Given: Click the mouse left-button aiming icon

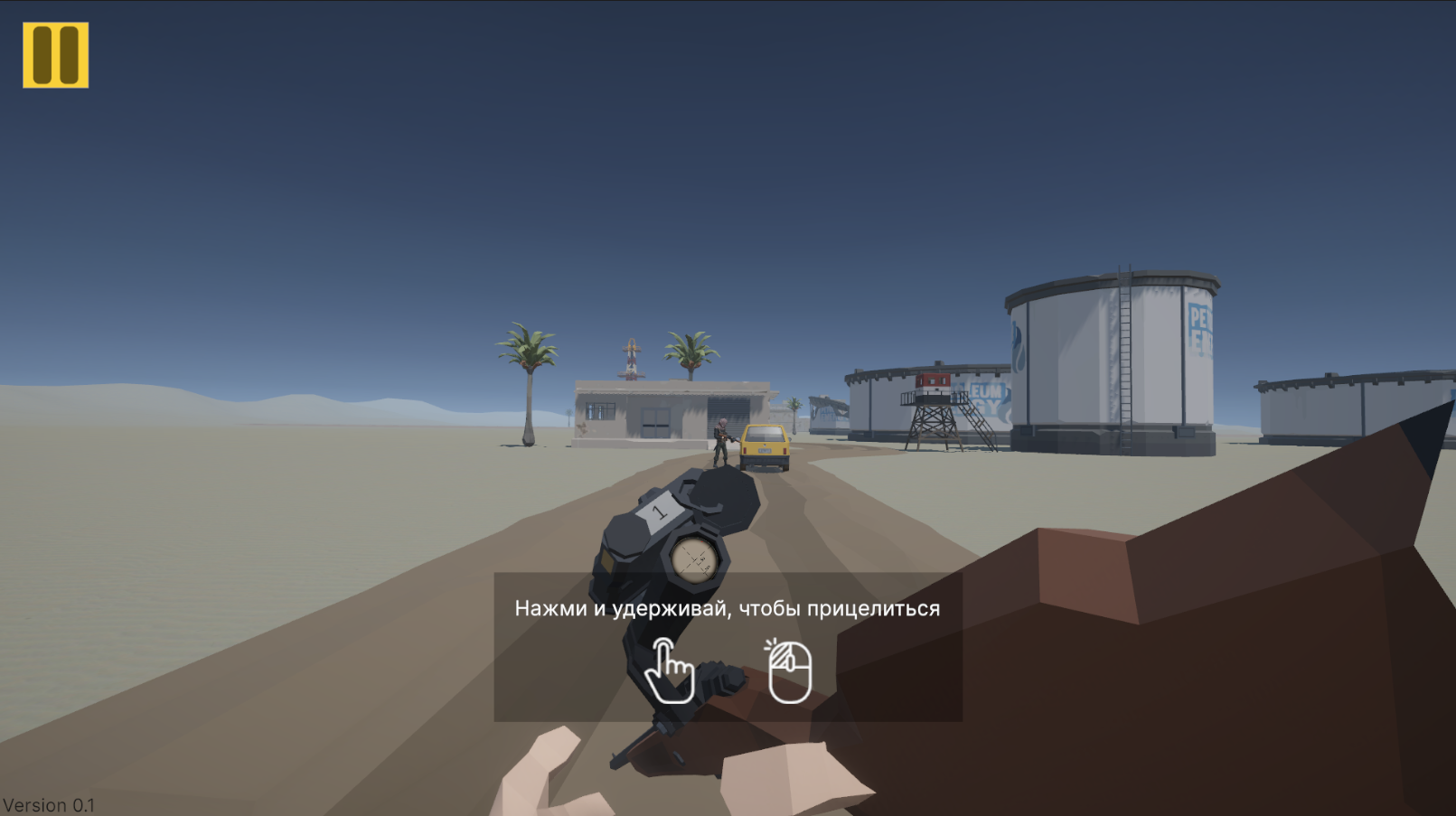Looking at the screenshot, I should tap(787, 672).
